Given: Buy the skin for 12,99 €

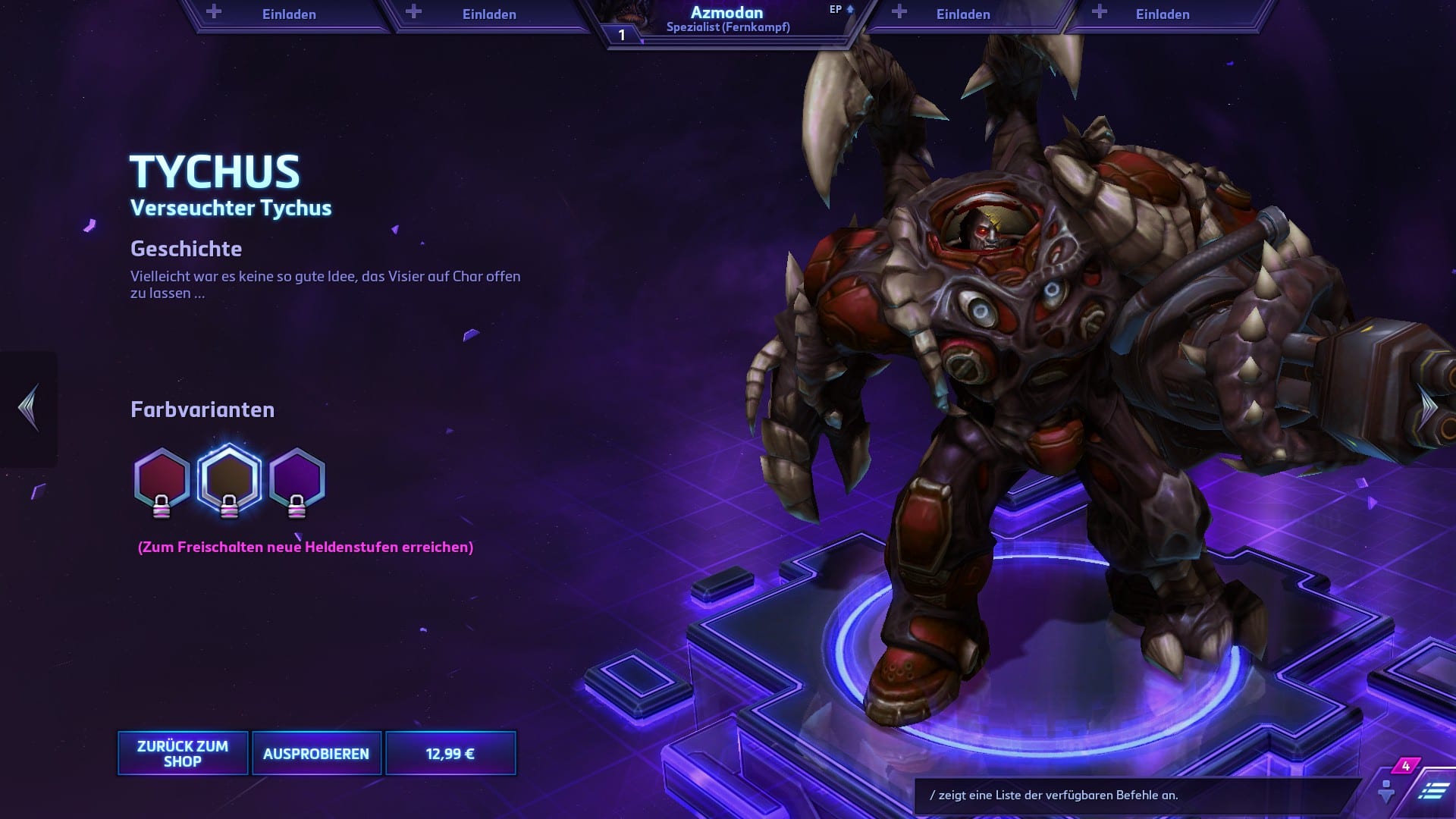Looking at the screenshot, I should point(450,753).
